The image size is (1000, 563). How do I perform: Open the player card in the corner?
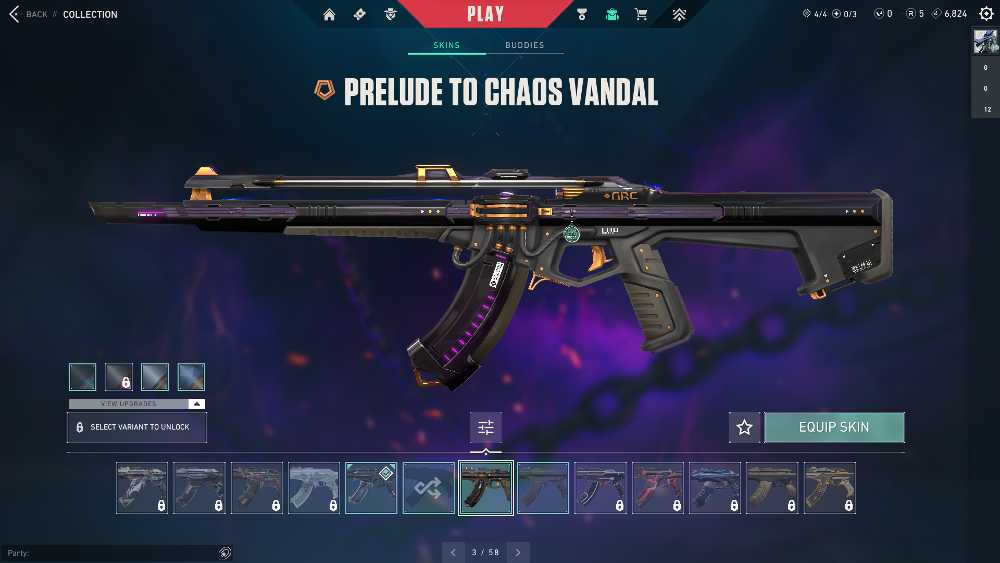(985, 43)
